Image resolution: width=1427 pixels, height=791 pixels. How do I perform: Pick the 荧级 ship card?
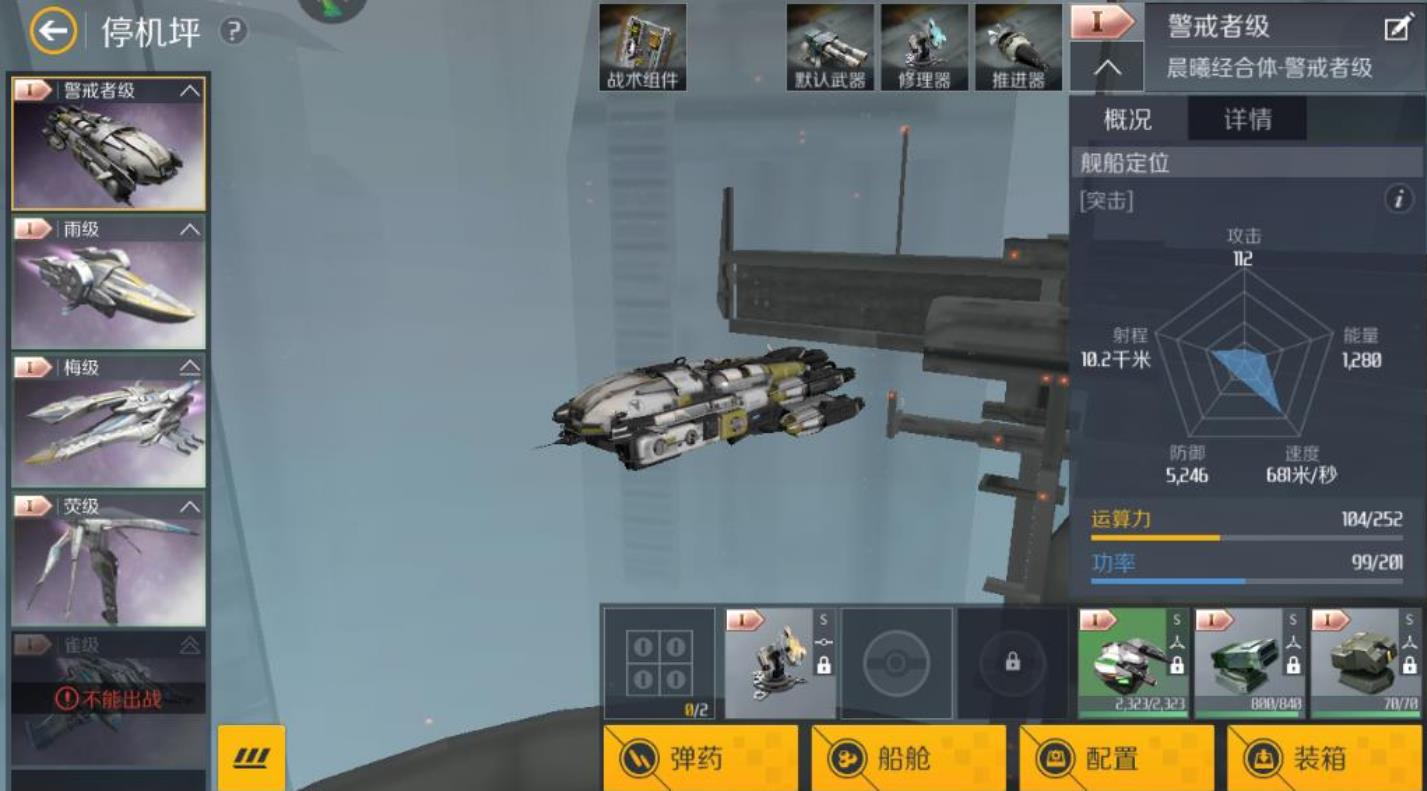tap(108, 559)
